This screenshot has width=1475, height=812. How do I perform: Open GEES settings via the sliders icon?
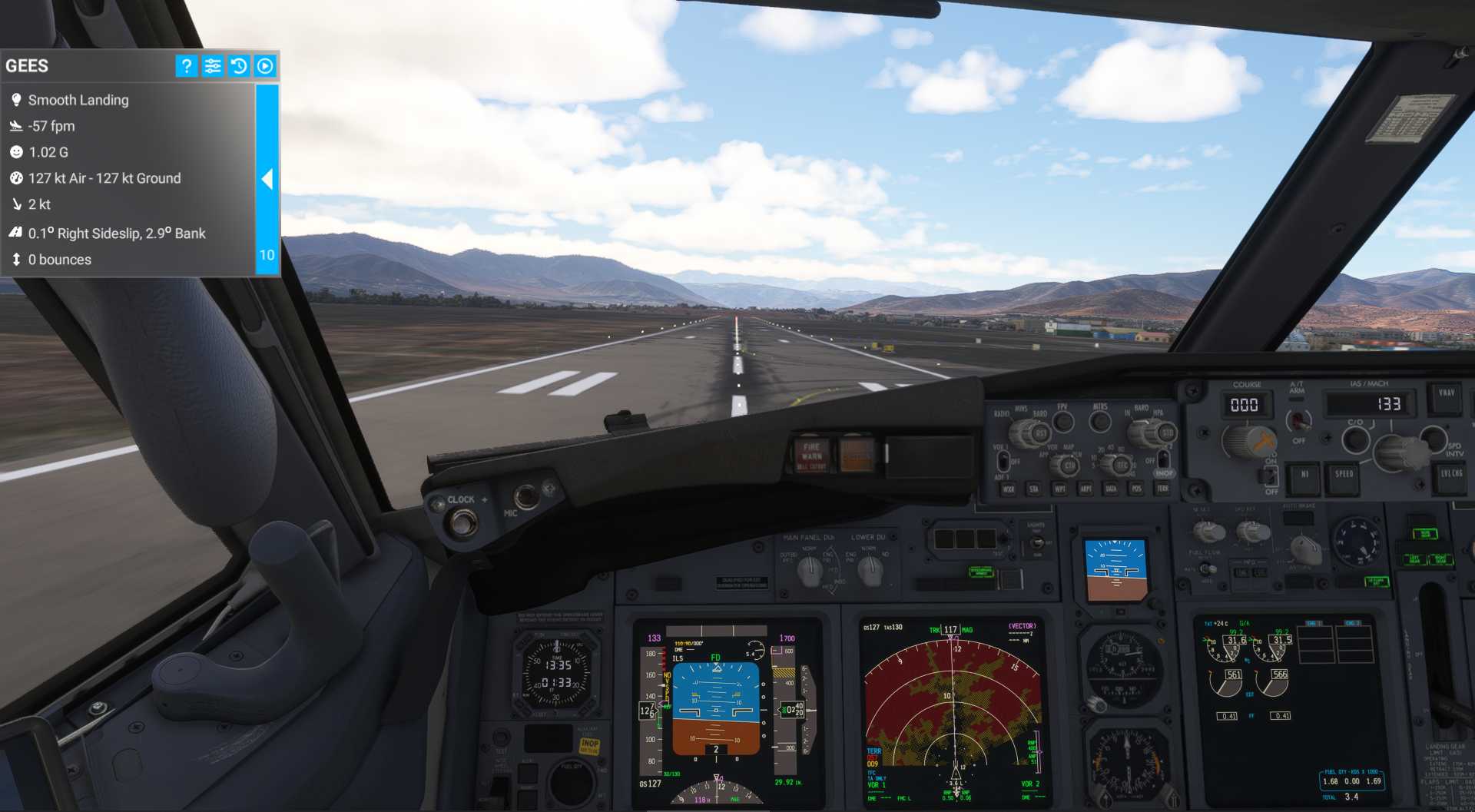click(x=213, y=66)
